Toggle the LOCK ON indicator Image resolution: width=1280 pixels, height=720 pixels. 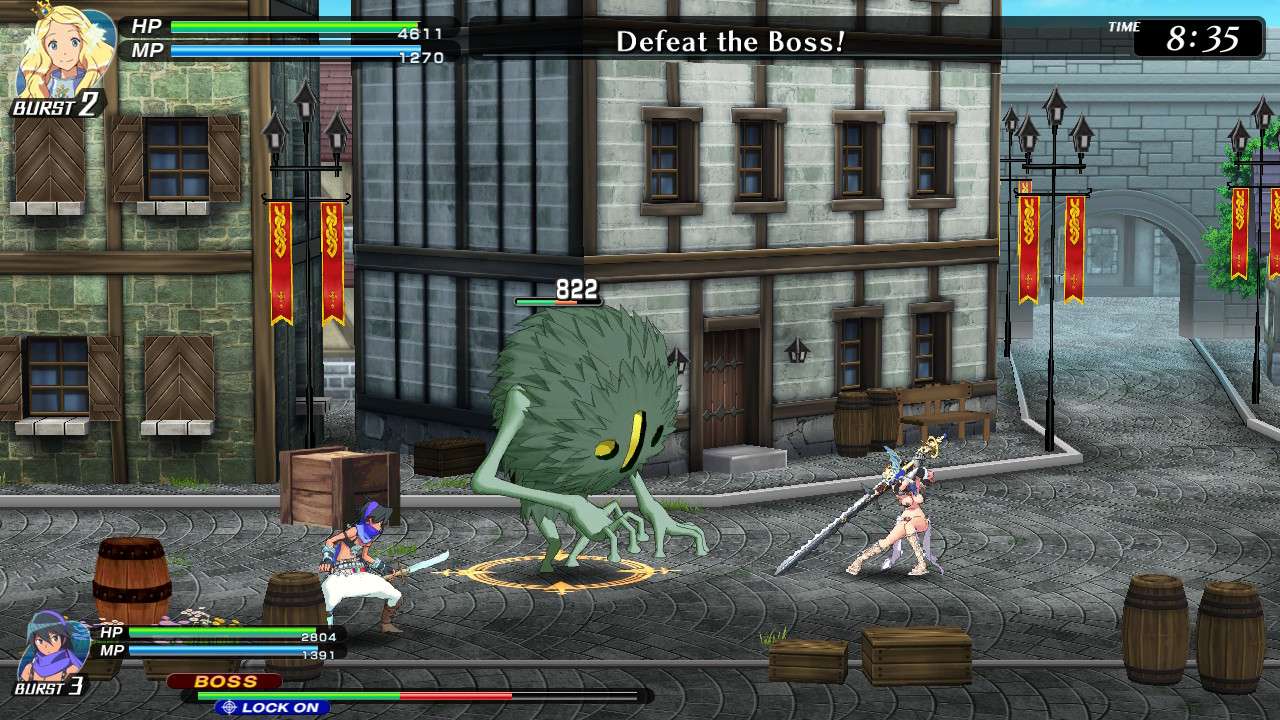pos(272,705)
